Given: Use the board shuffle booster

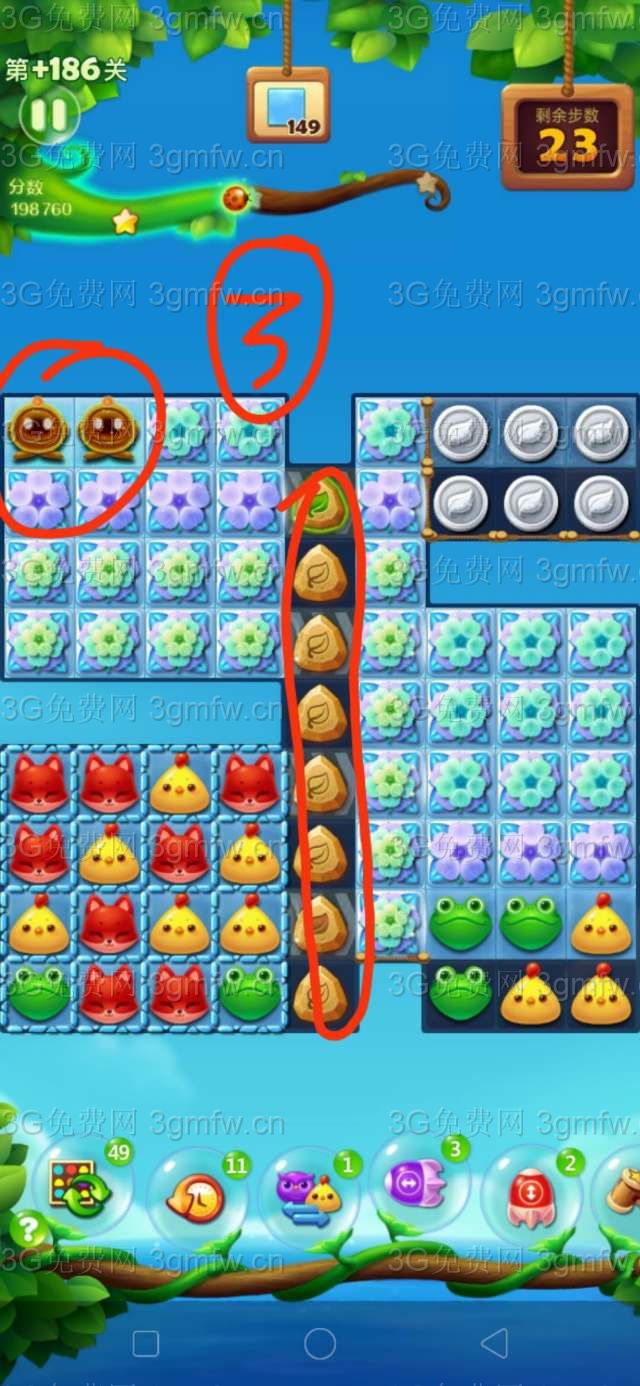Looking at the screenshot, I should pos(77,1188).
